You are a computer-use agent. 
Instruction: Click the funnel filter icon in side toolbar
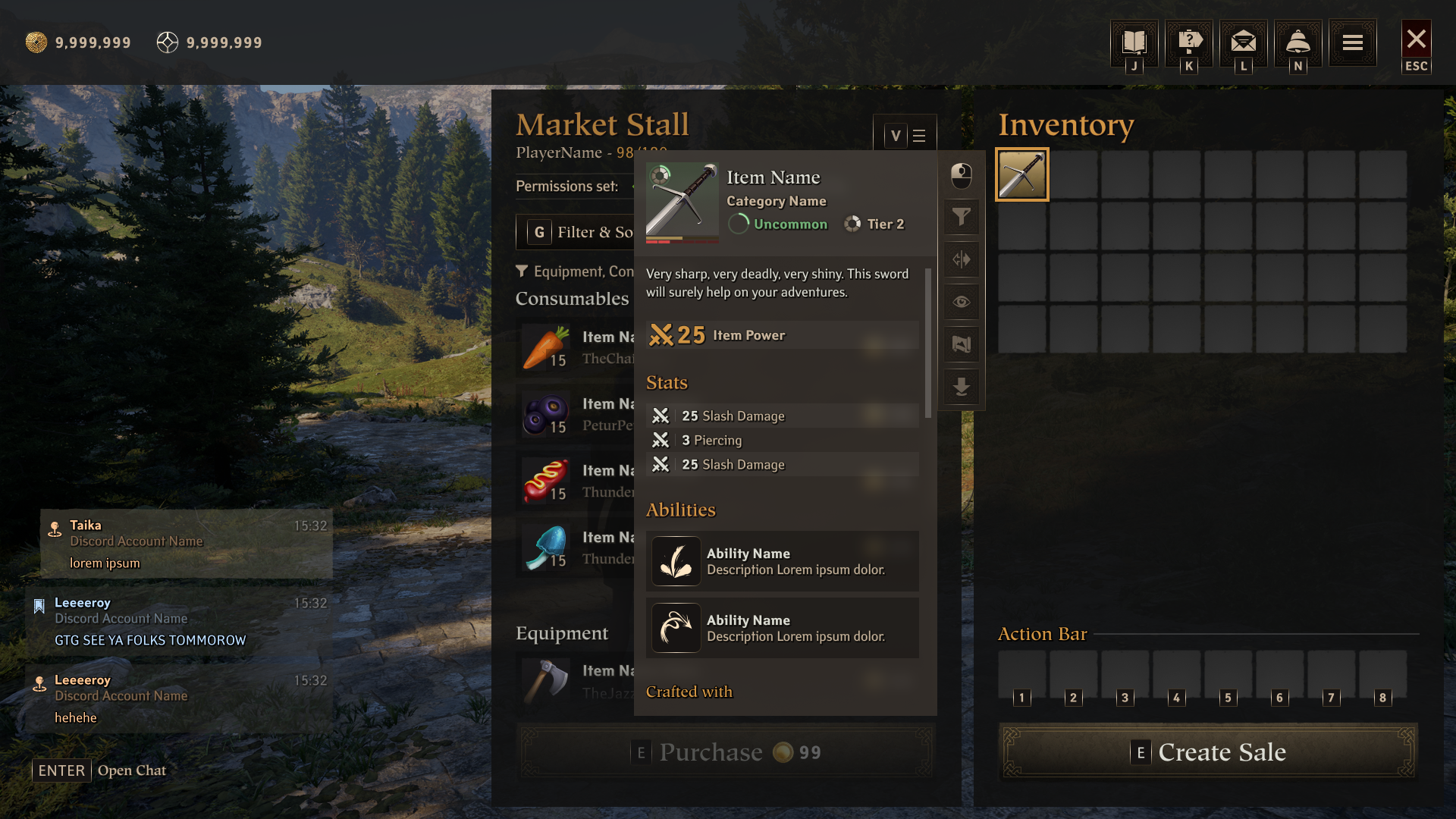pyautogui.click(x=962, y=218)
